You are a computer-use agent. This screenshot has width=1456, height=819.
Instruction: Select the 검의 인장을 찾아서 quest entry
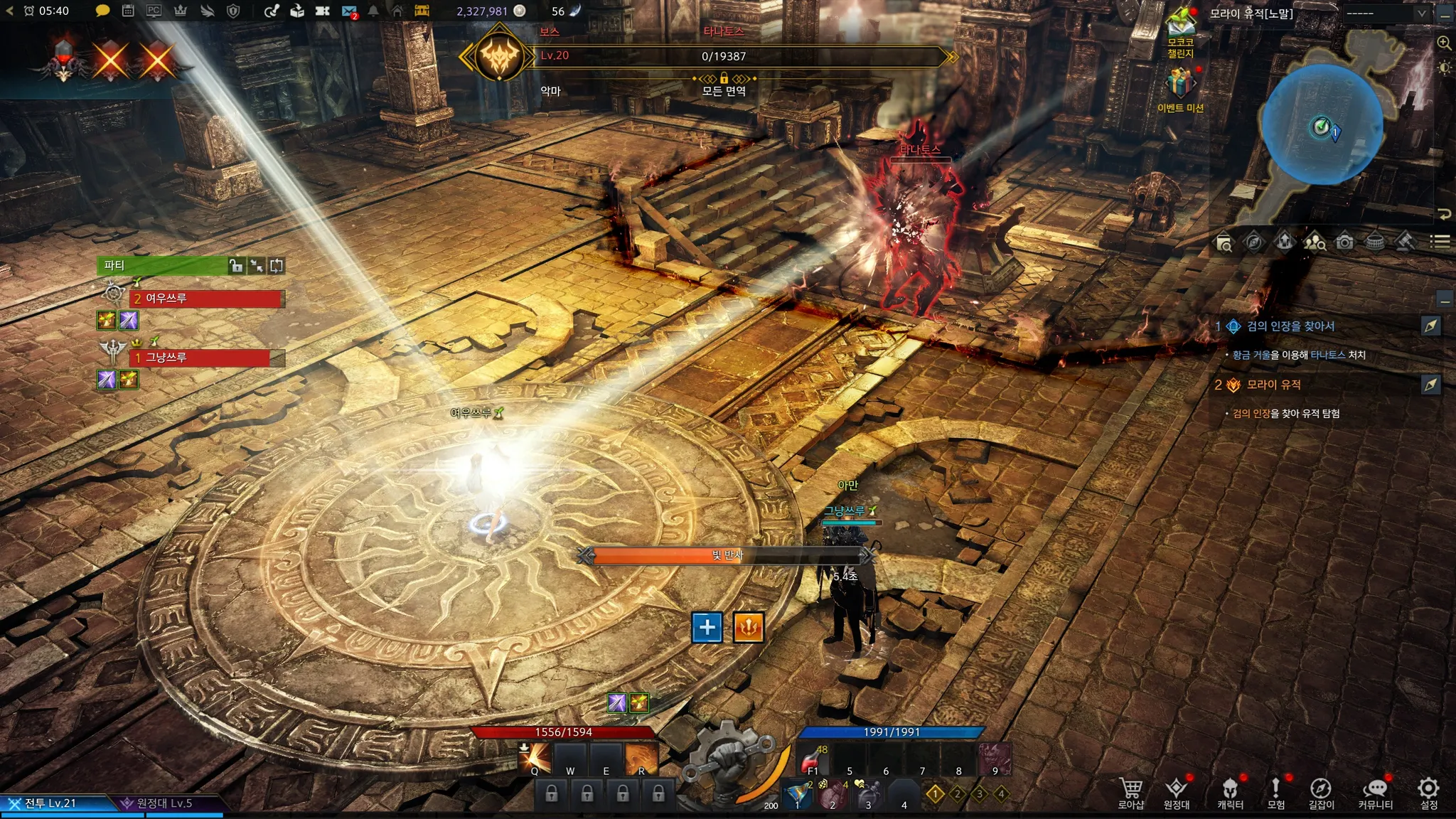click(1290, 326)
